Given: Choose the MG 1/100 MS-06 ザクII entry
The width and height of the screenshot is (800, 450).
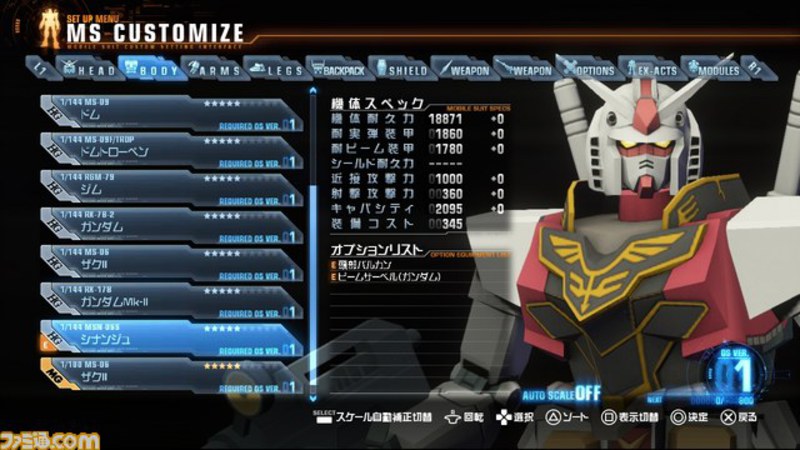Looking at the screenshot, I should pos(170,370).
